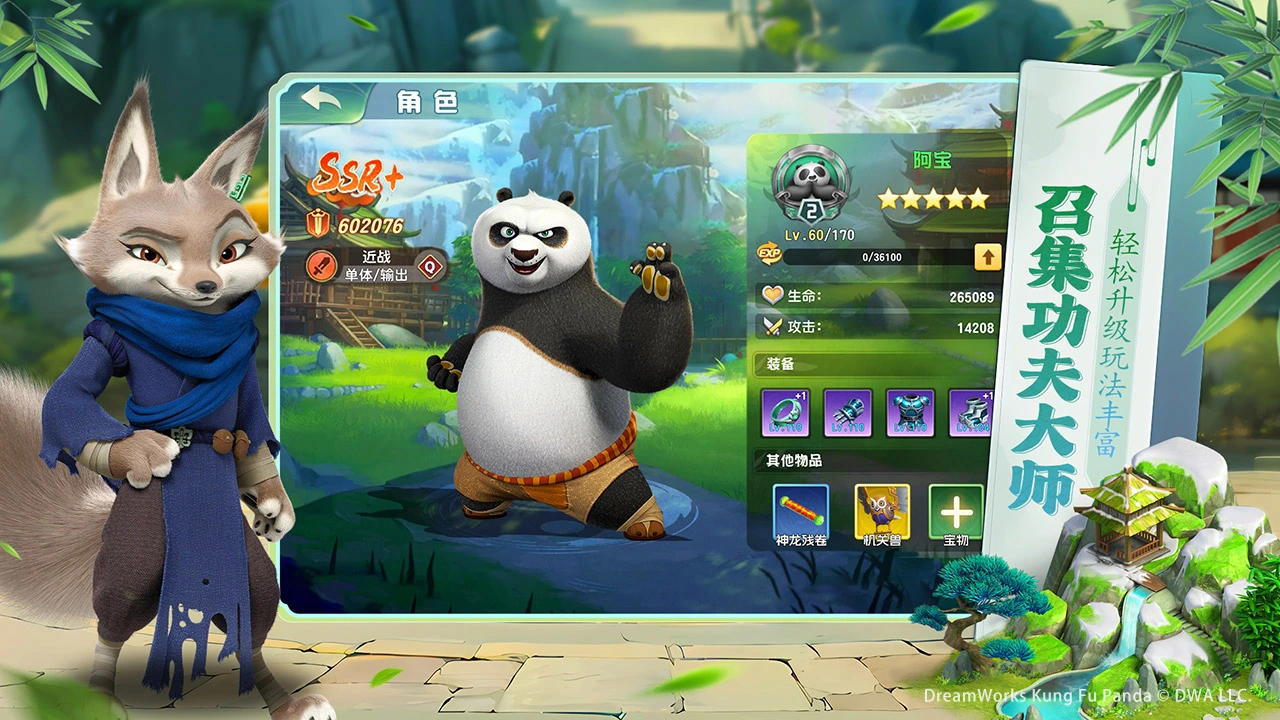The height and width of the screenshot is (720, 1280).
Task: Click the shield badge showing 602076 power
Action: (x=319, y=222)
